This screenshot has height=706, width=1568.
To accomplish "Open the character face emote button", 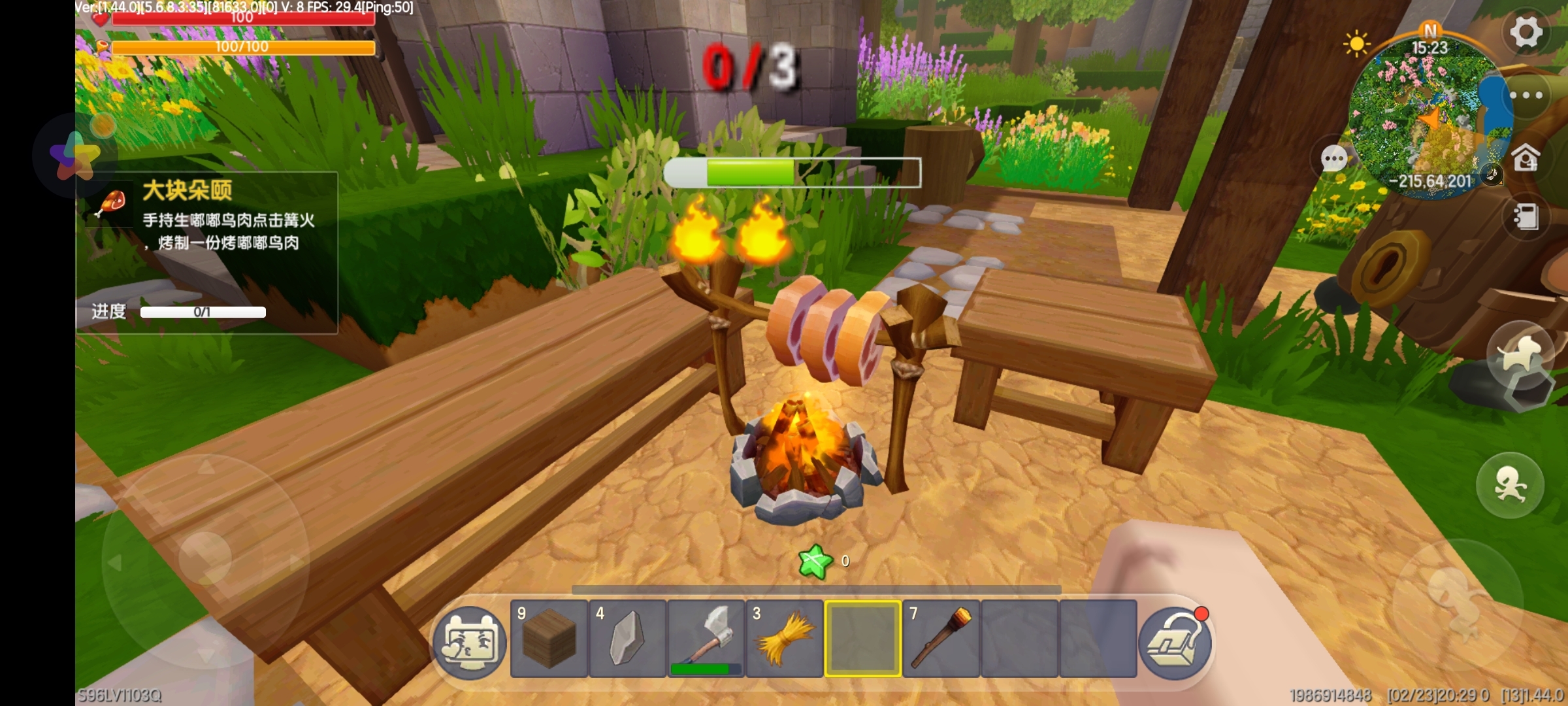I will pyautogui.click(x=470, y=643).
